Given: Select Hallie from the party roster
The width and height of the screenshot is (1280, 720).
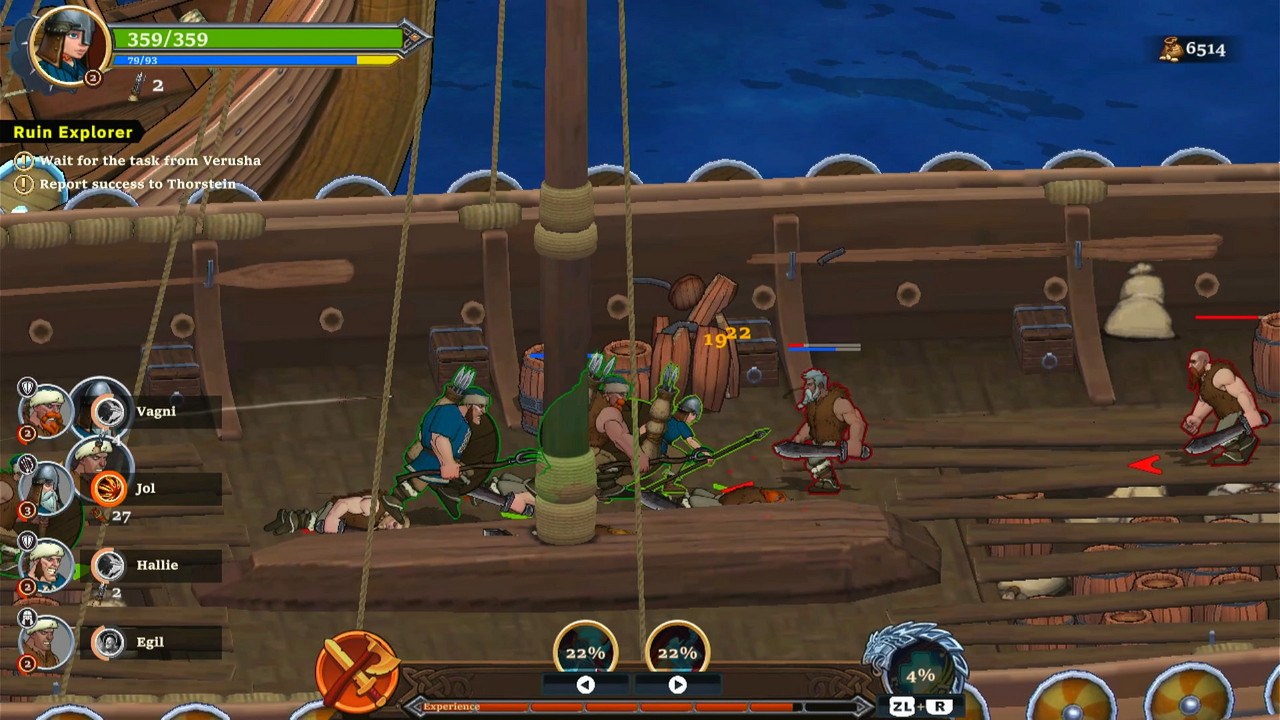Looking at the screenshot, I should [x=157, y=565].
